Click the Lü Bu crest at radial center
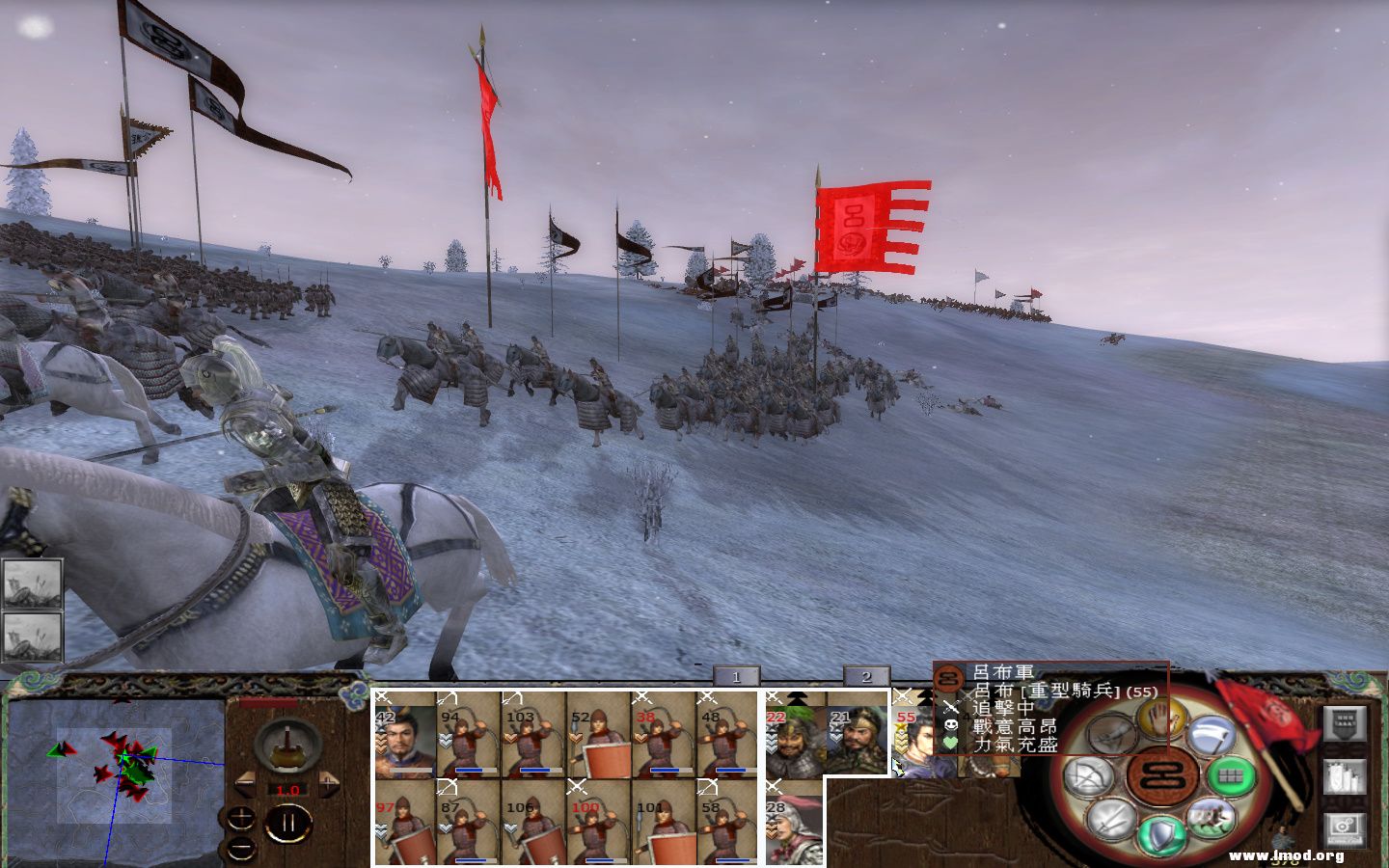This screenshot has height=868, width=1389. (1160, 774)
